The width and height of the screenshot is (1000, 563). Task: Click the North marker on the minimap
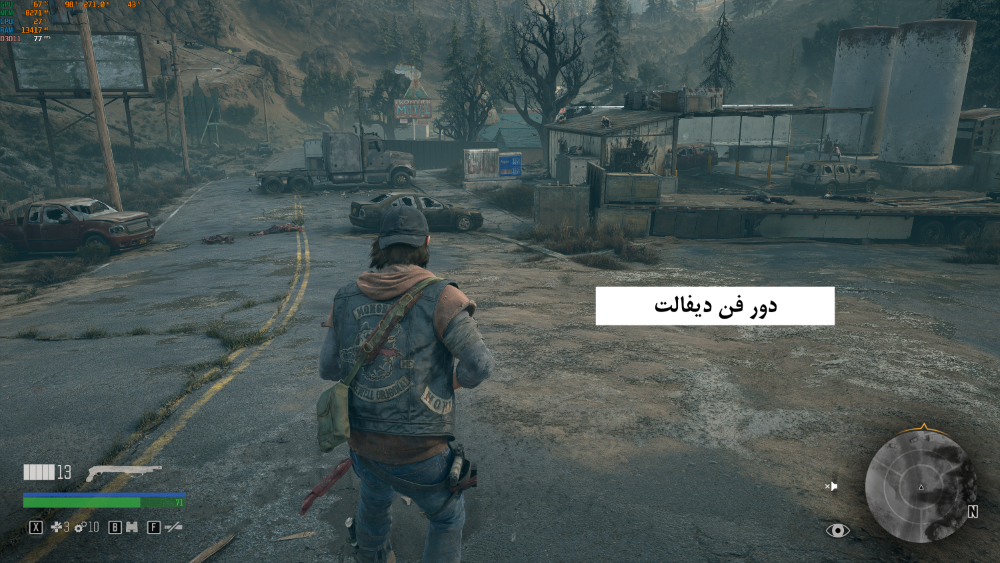pos(972,511)
